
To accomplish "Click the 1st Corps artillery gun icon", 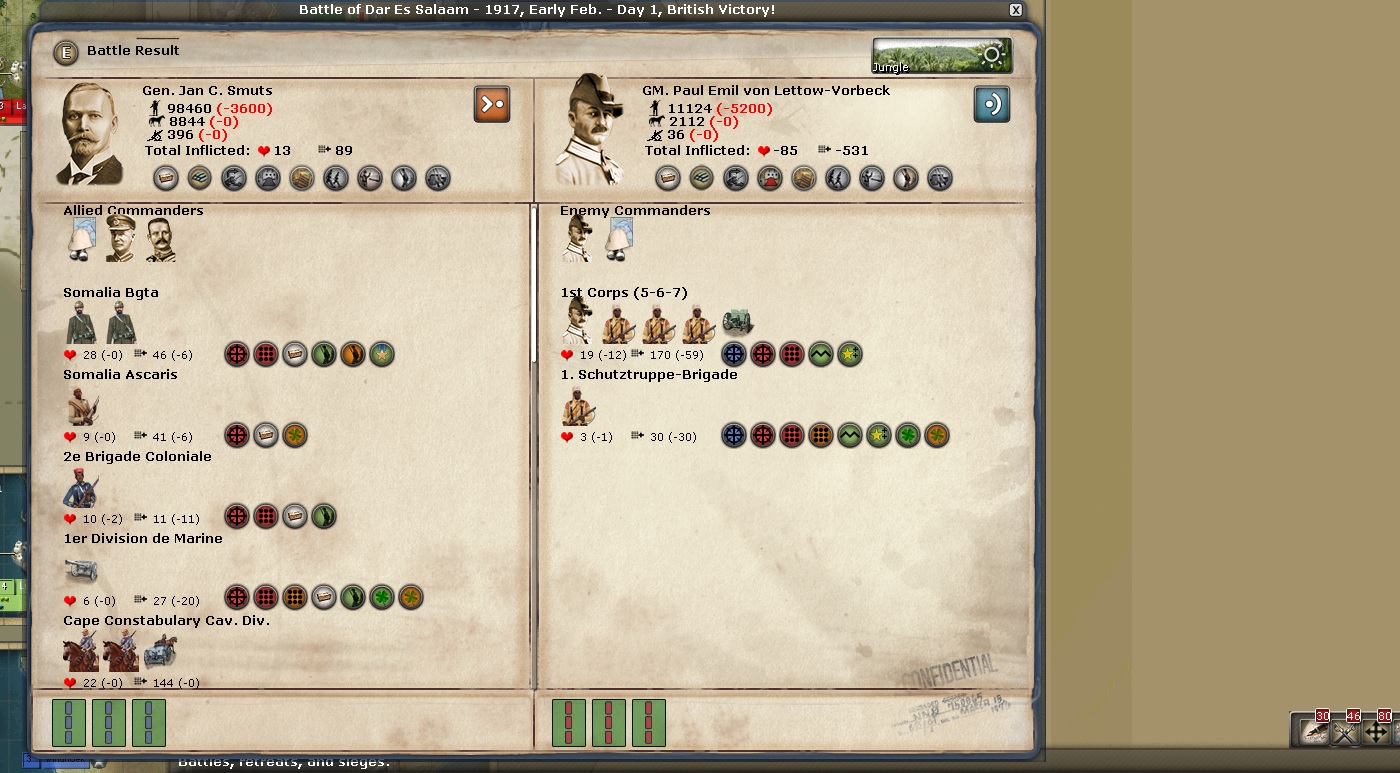I will 737,324.
